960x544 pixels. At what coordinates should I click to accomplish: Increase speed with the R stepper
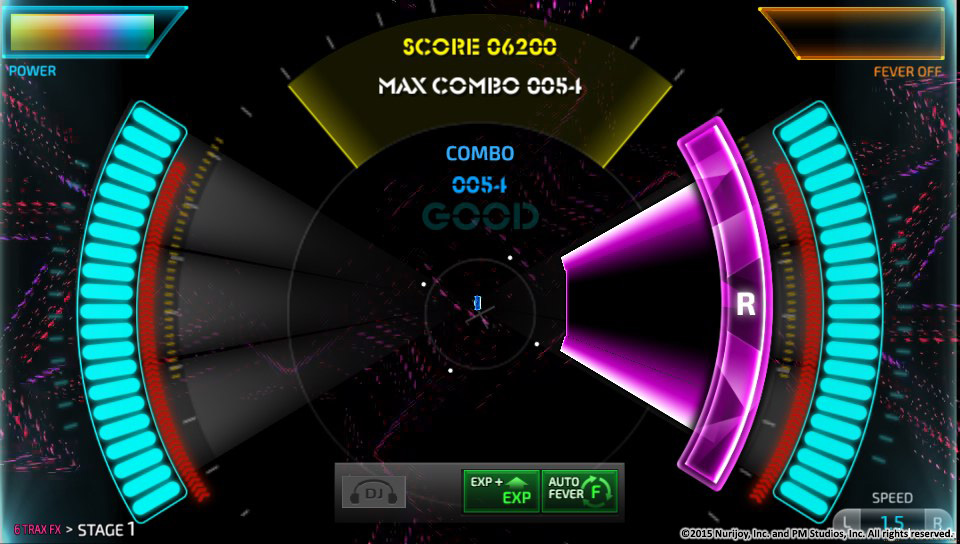point(937,522)
